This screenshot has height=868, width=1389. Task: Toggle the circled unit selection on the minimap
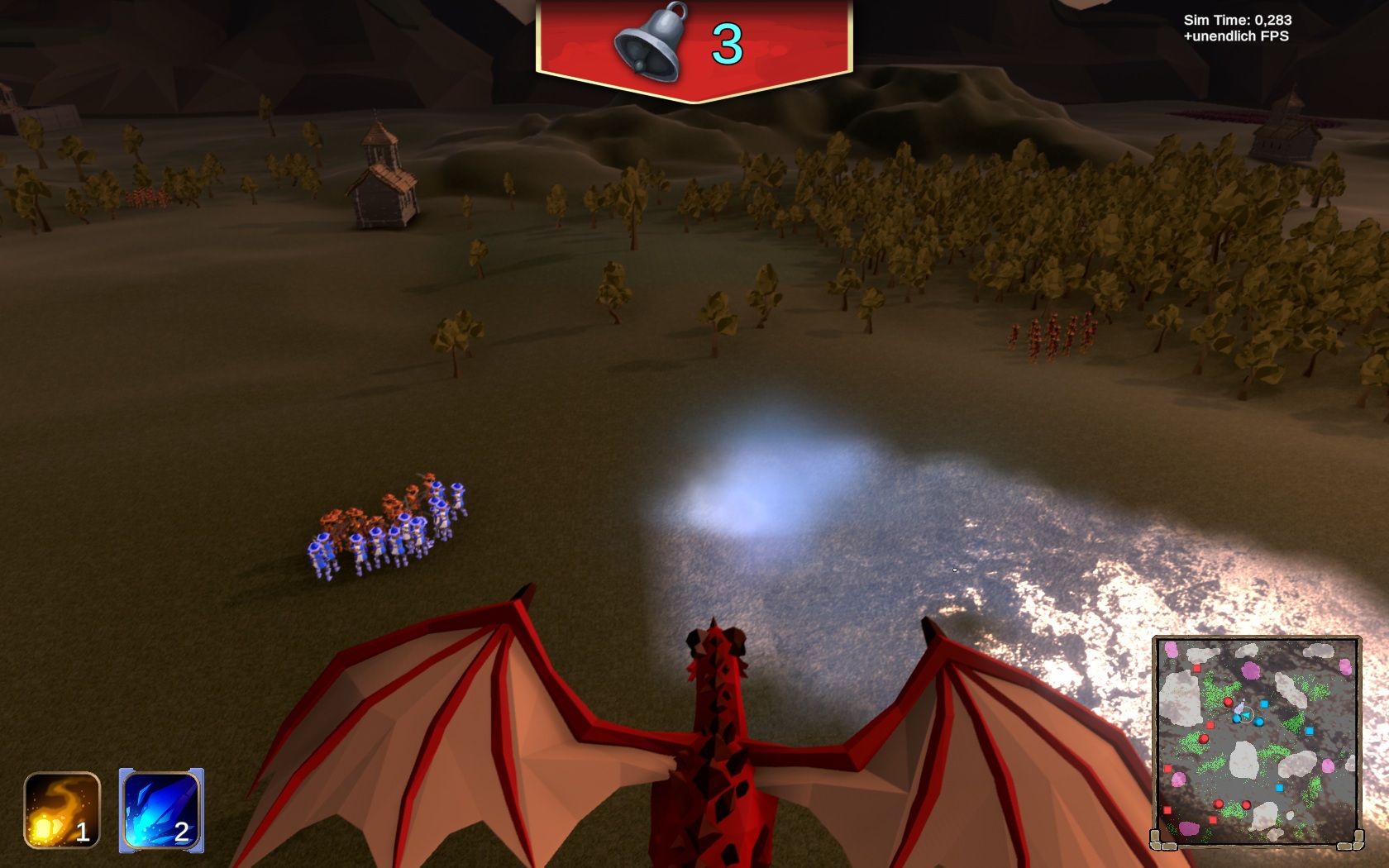point(1246,716)
